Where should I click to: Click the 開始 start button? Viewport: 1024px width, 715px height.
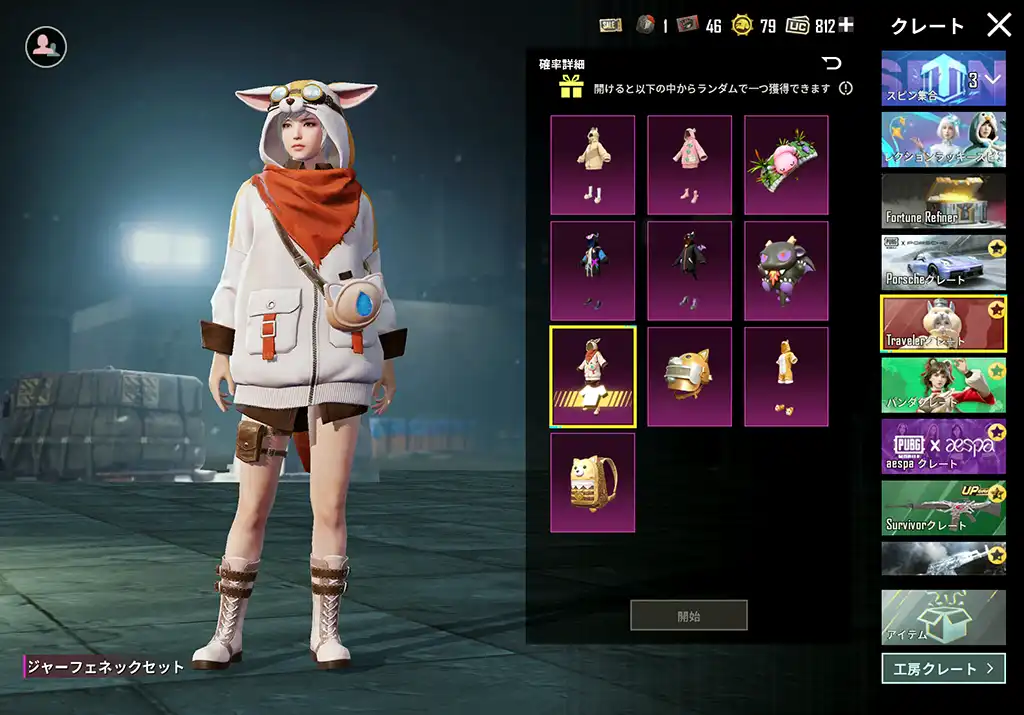pyautogui.click(x=688, y=616)
